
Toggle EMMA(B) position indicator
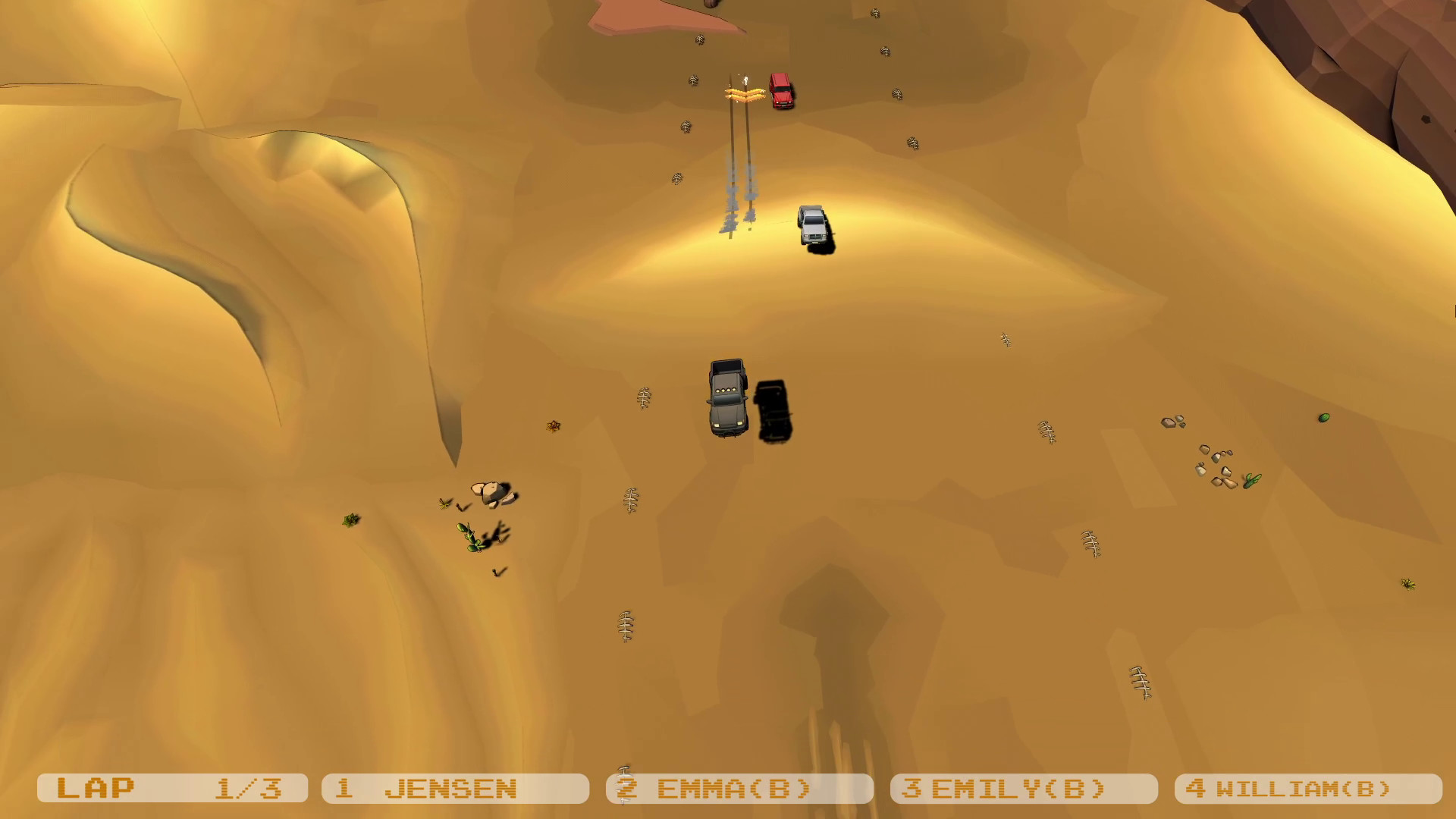coord(739,788)
